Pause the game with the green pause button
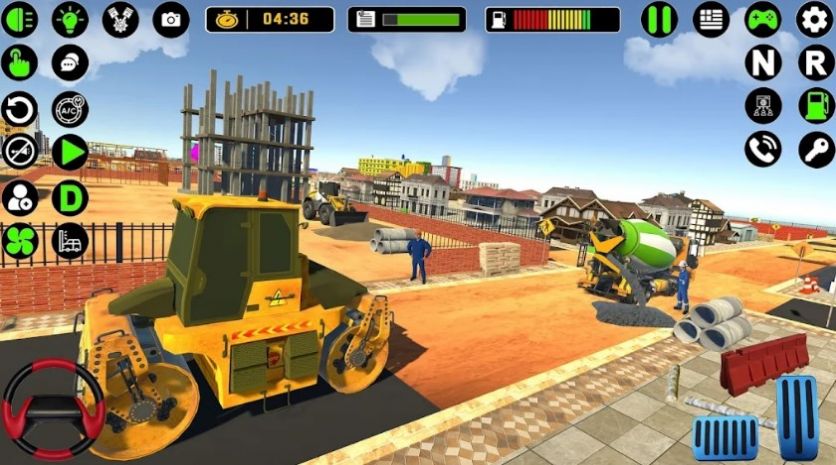Image resolution: width=836 pixels, height=465 pixels. [x=659, y=20]
